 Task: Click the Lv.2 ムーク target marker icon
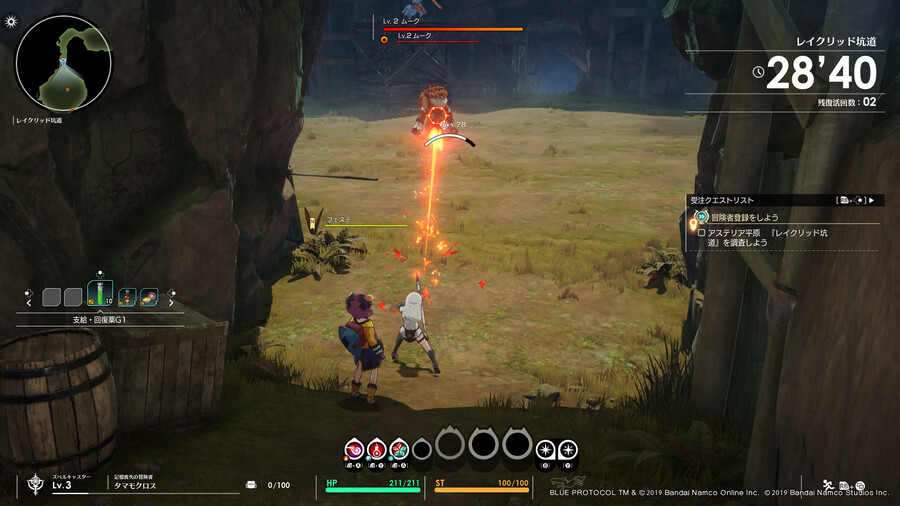point(384,40)
